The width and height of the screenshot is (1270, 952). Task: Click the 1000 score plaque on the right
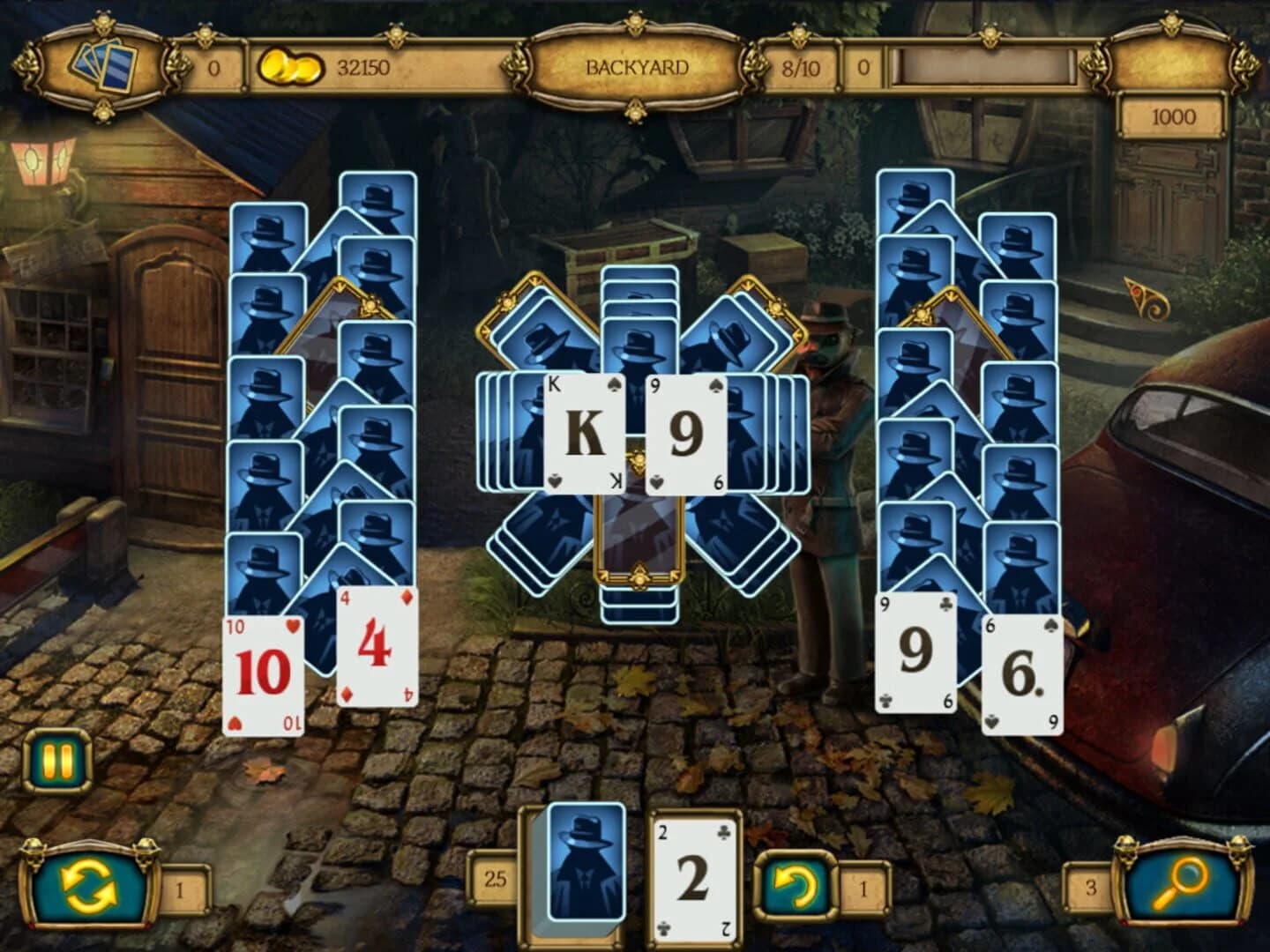tap(1170, 115)
